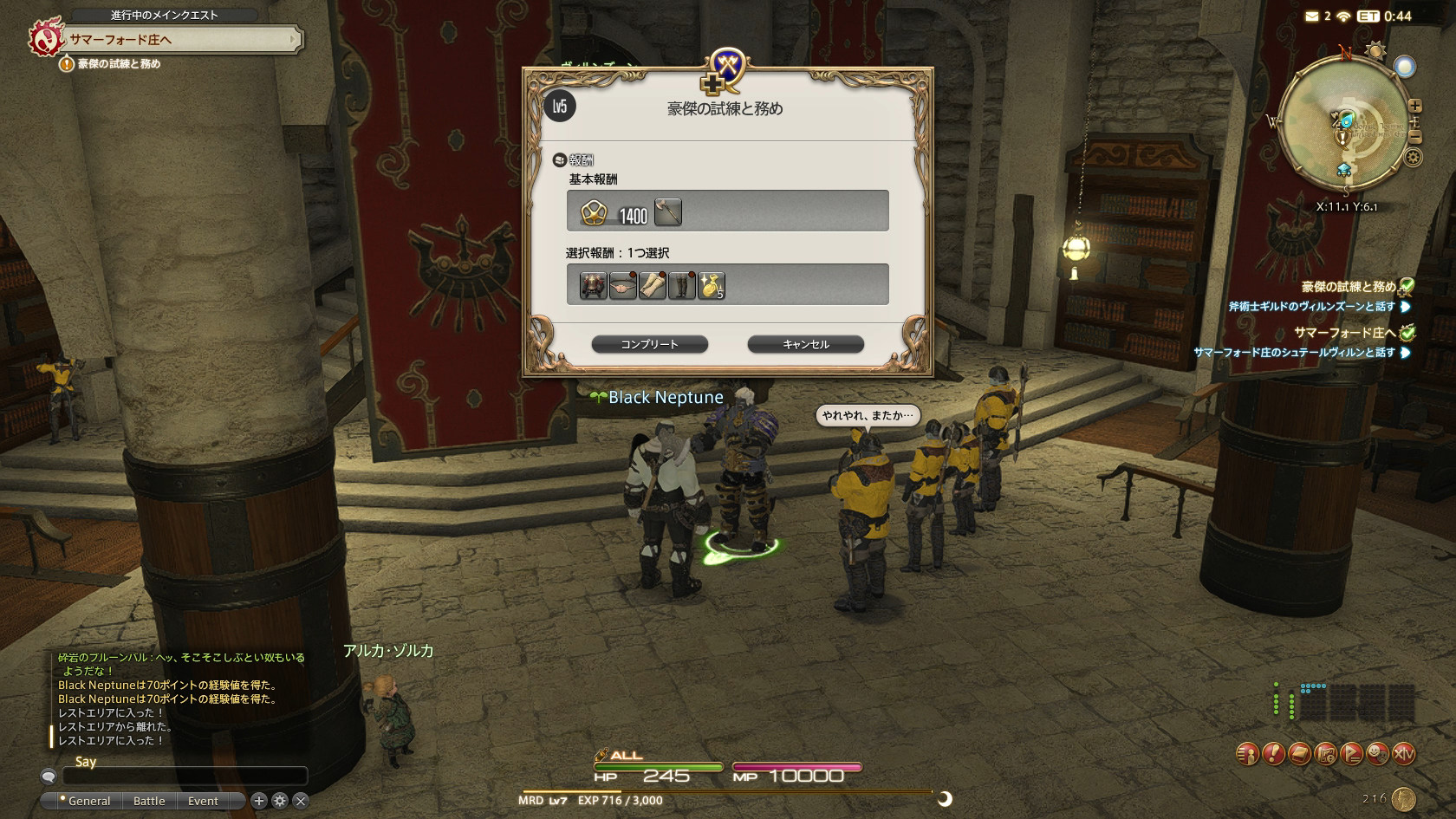This screenshot has height=819, width=1456.
Task: Open the character menu icon
Action: pos(1247,754)
